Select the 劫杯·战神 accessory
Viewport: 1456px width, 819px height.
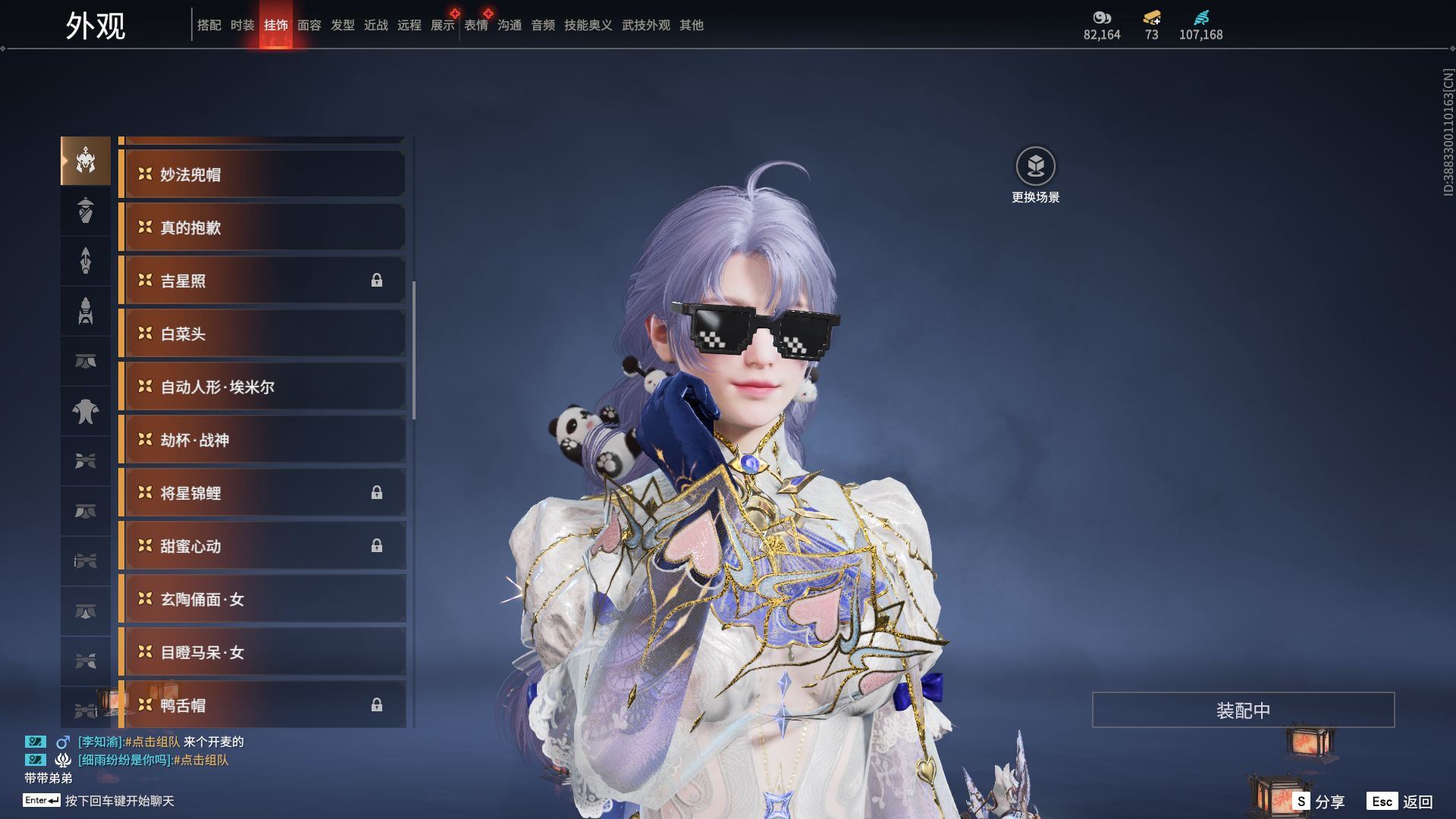[x=262, y=440]
